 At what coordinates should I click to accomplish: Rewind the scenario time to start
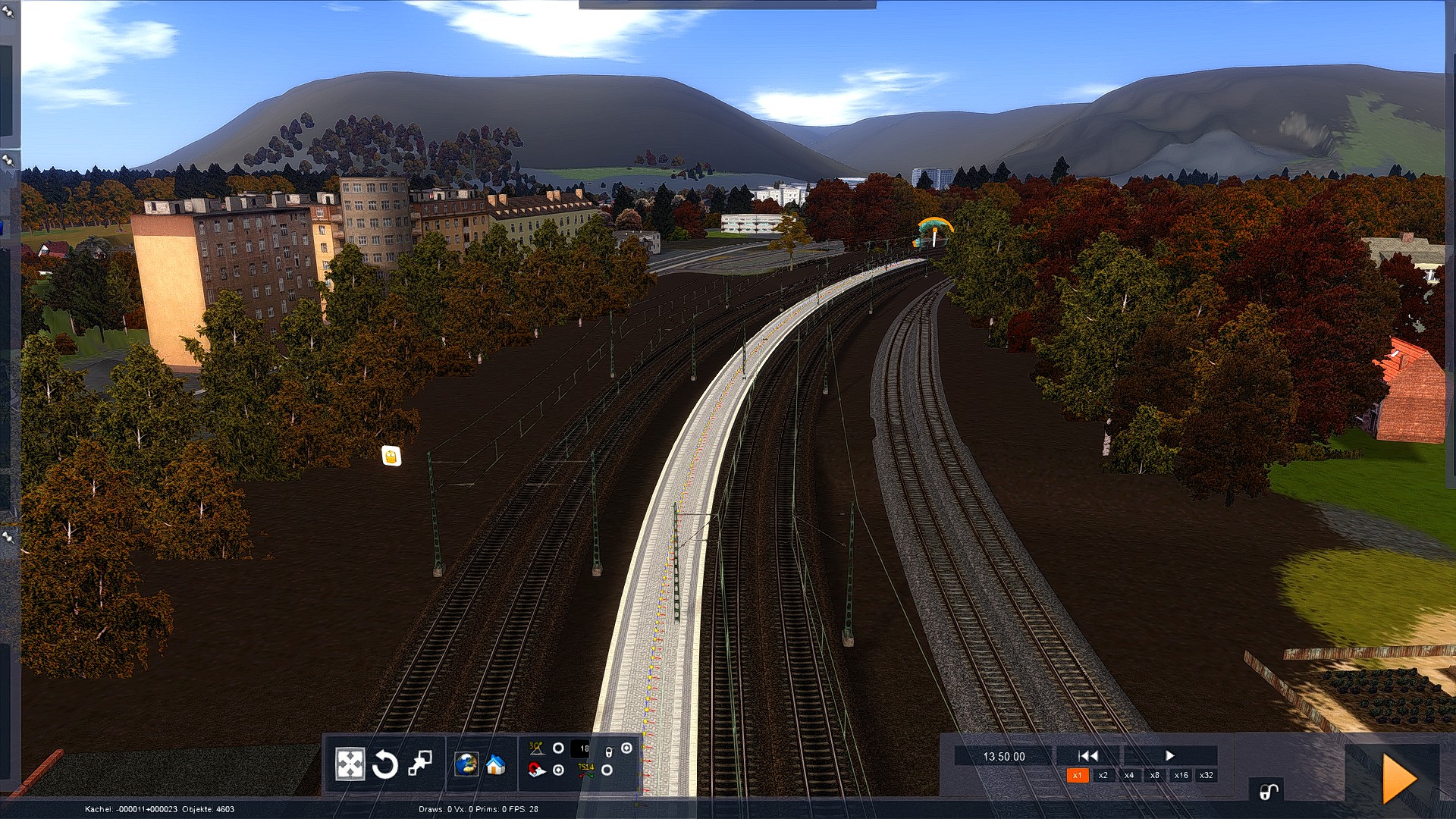[x=1088, y=755]
